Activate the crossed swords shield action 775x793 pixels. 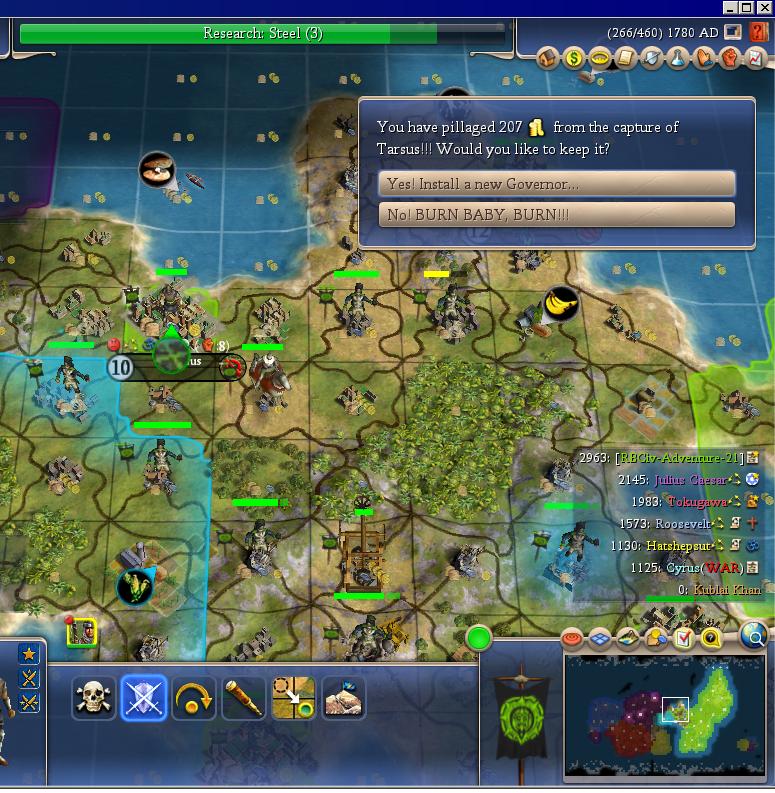tap(143, 698)
